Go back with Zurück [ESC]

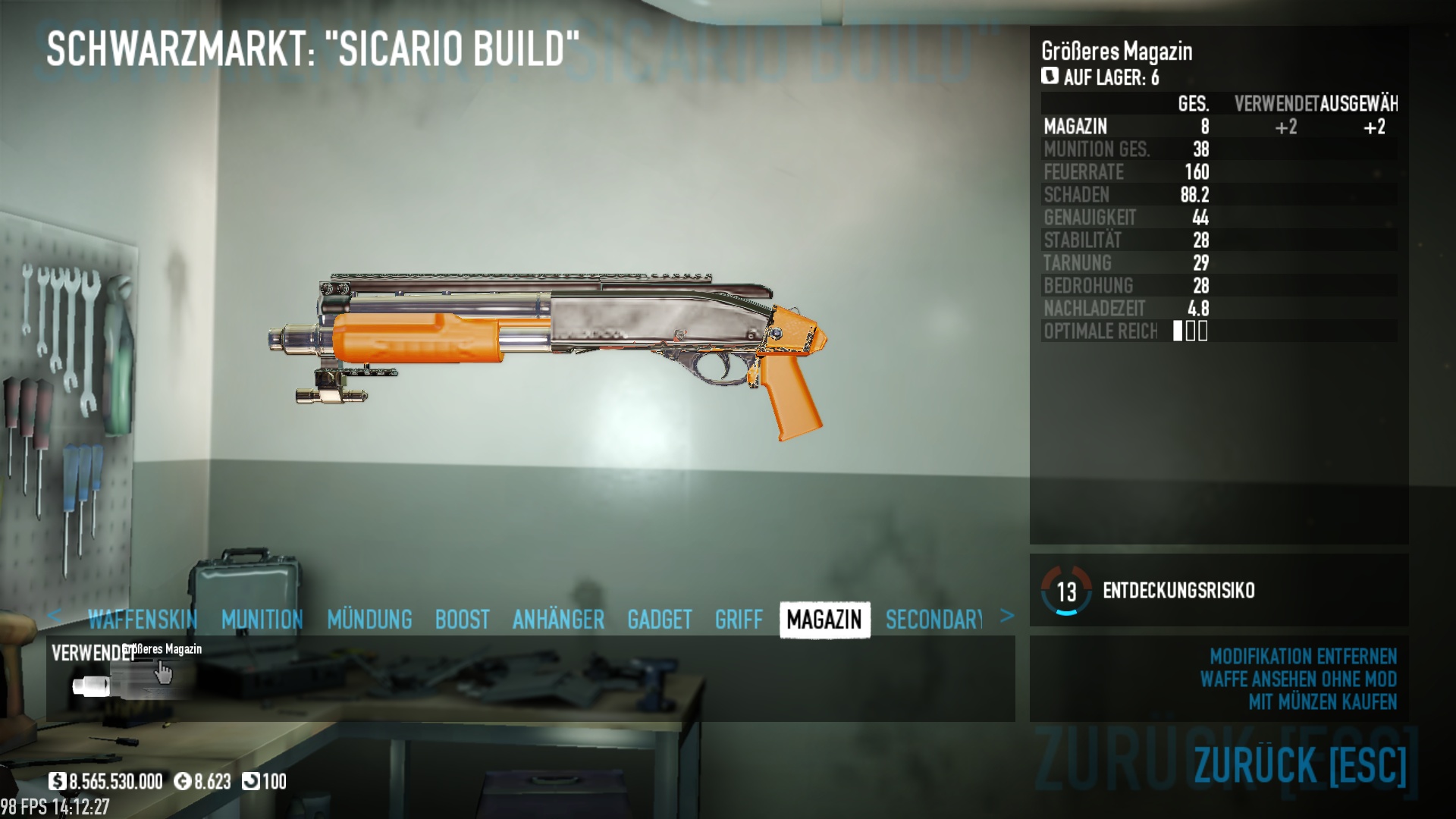1300,764
